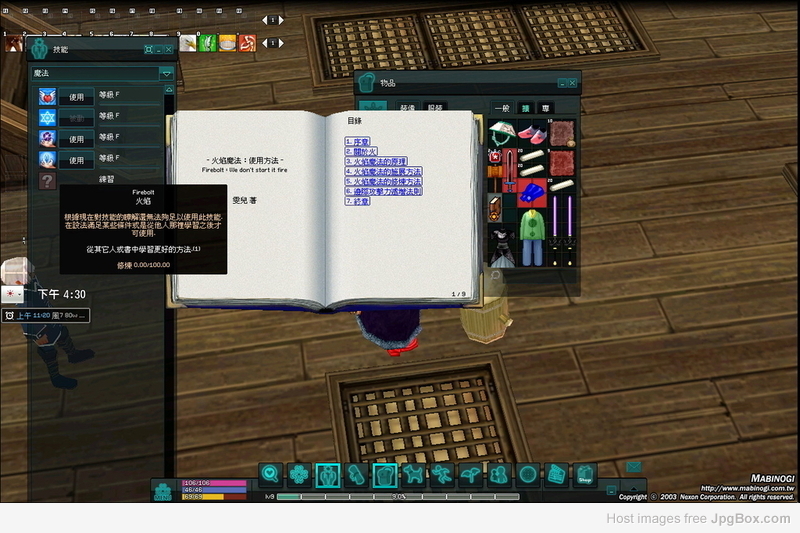The width and height of the screenshot is (800, 533).
Task: Click the blue gloves in the inventory
Action: pos(532,191)
